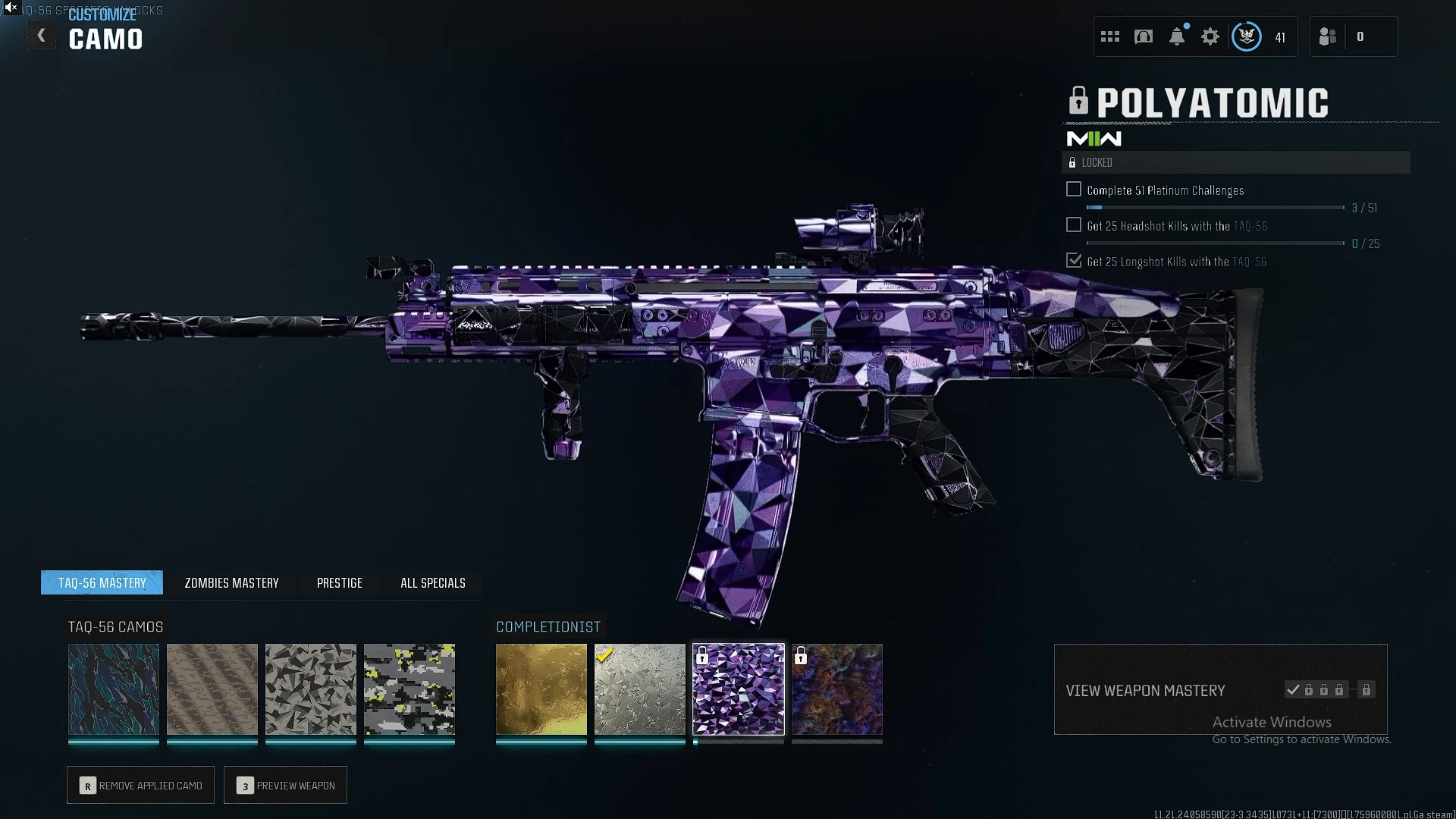
Task: Pick the grey shattered geometric camo
Action: click(x=311, y=689)
